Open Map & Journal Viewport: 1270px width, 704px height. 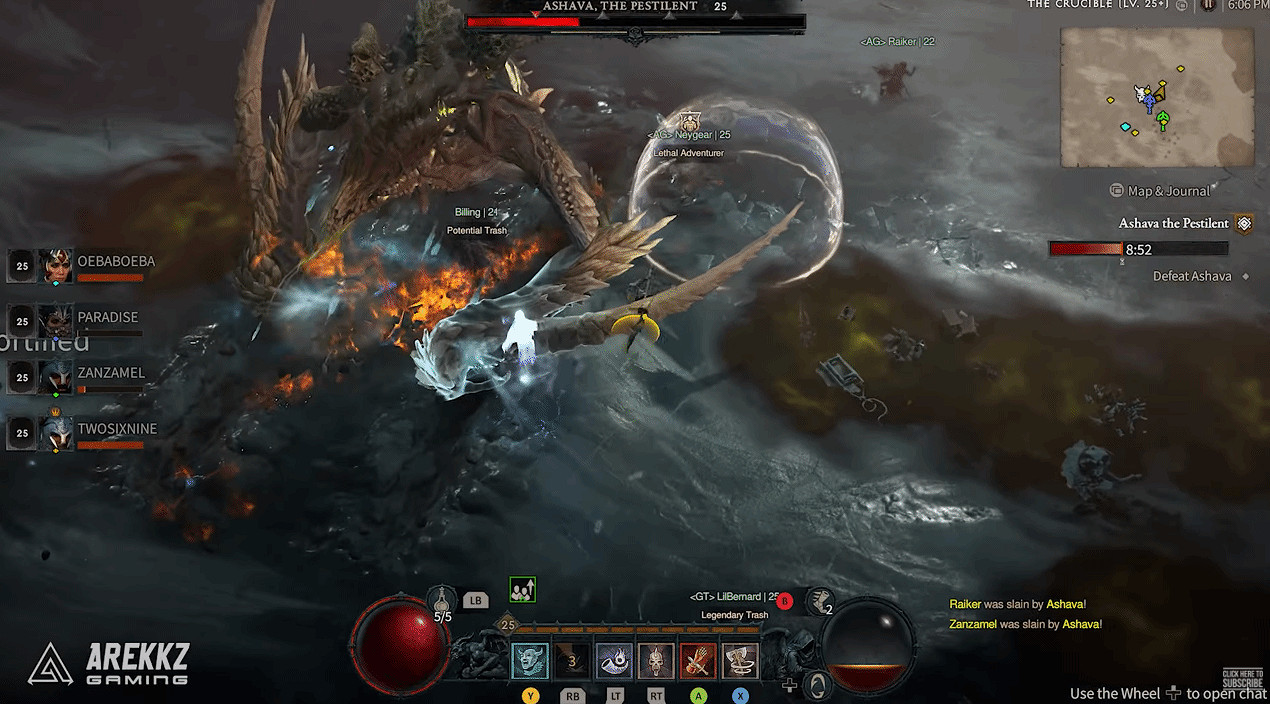coord(1168,191)
